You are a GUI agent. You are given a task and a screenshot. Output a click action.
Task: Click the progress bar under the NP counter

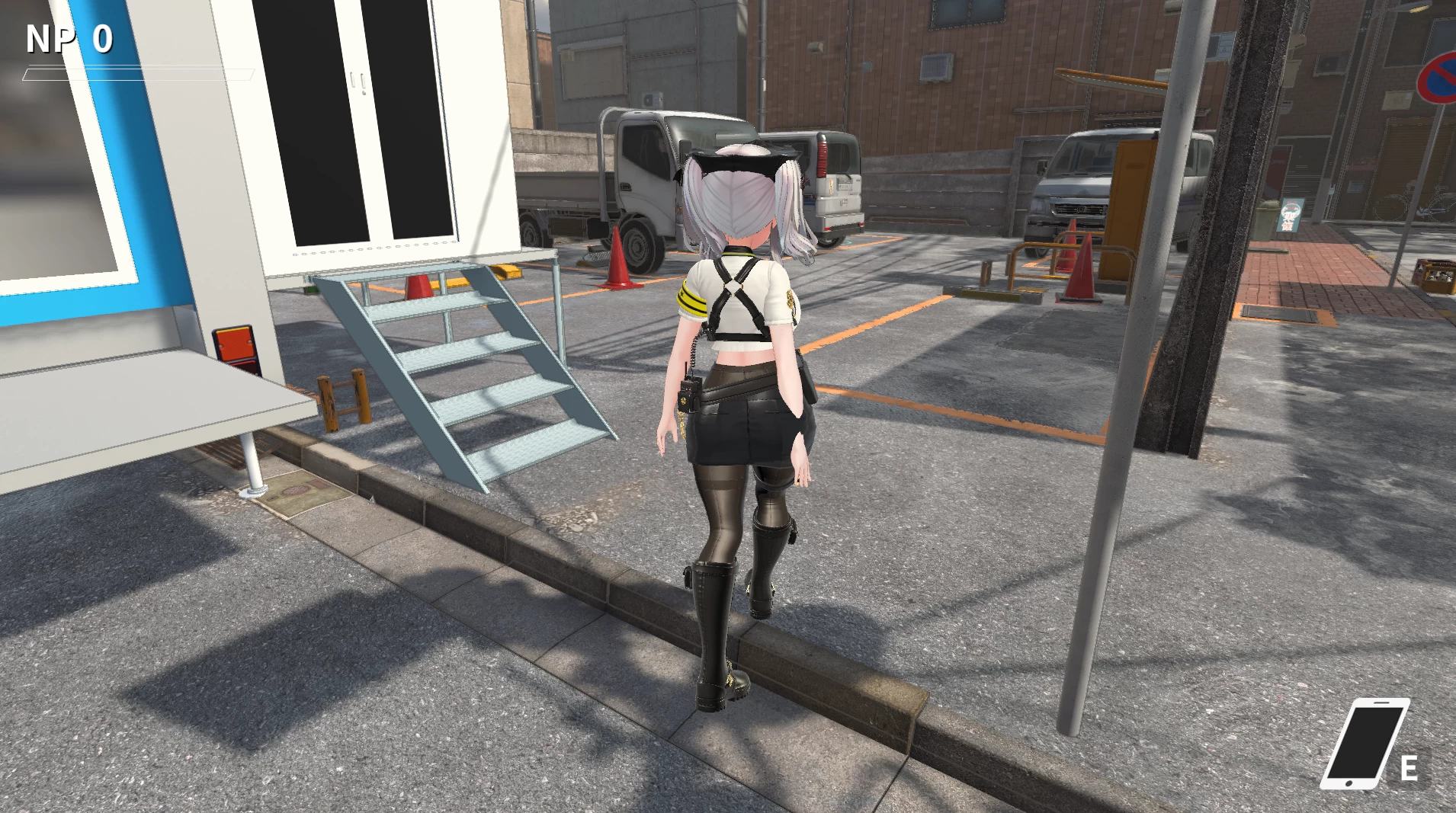point(137,75)
